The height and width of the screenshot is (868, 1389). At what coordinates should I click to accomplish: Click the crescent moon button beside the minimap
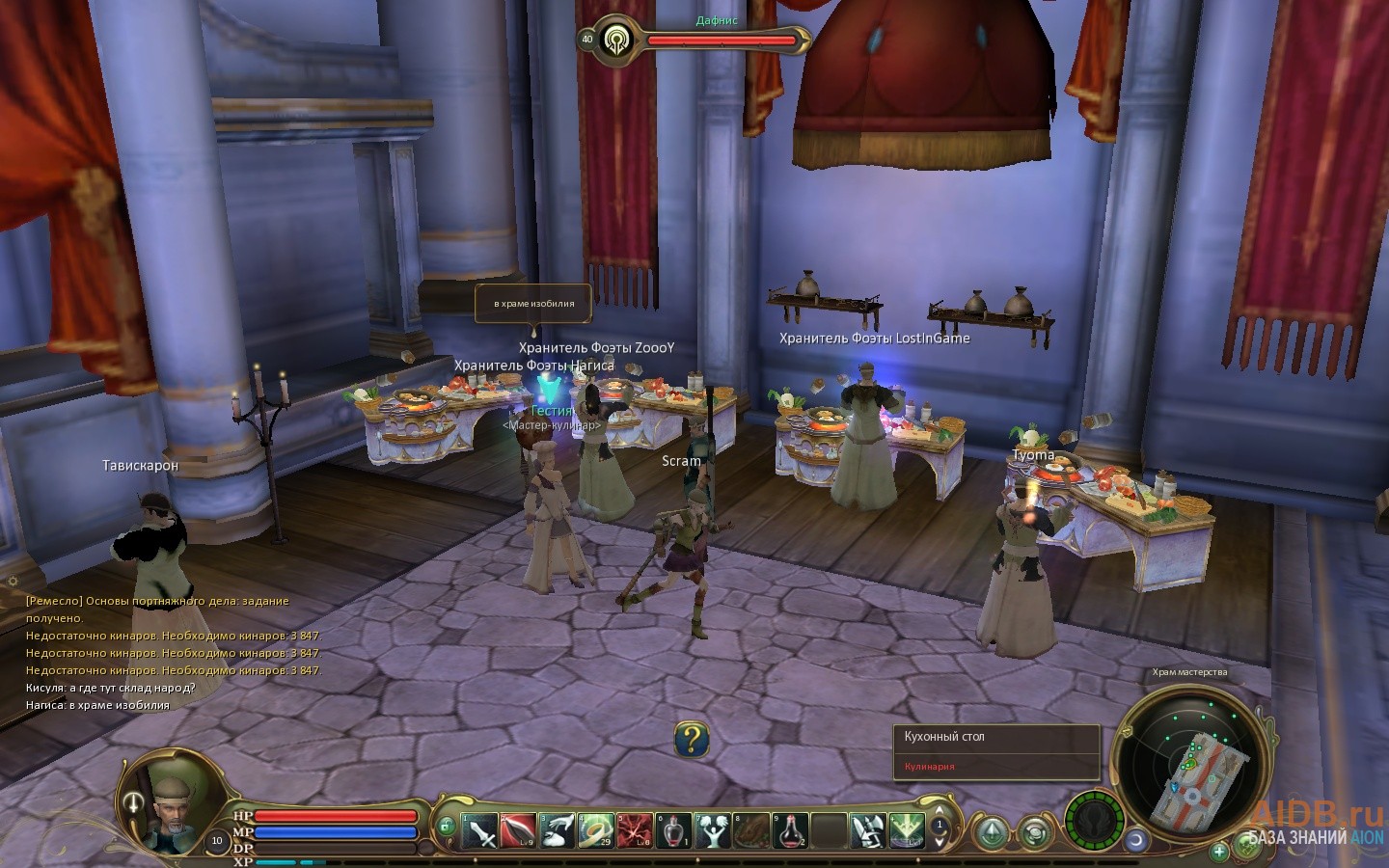point(1136,839)
